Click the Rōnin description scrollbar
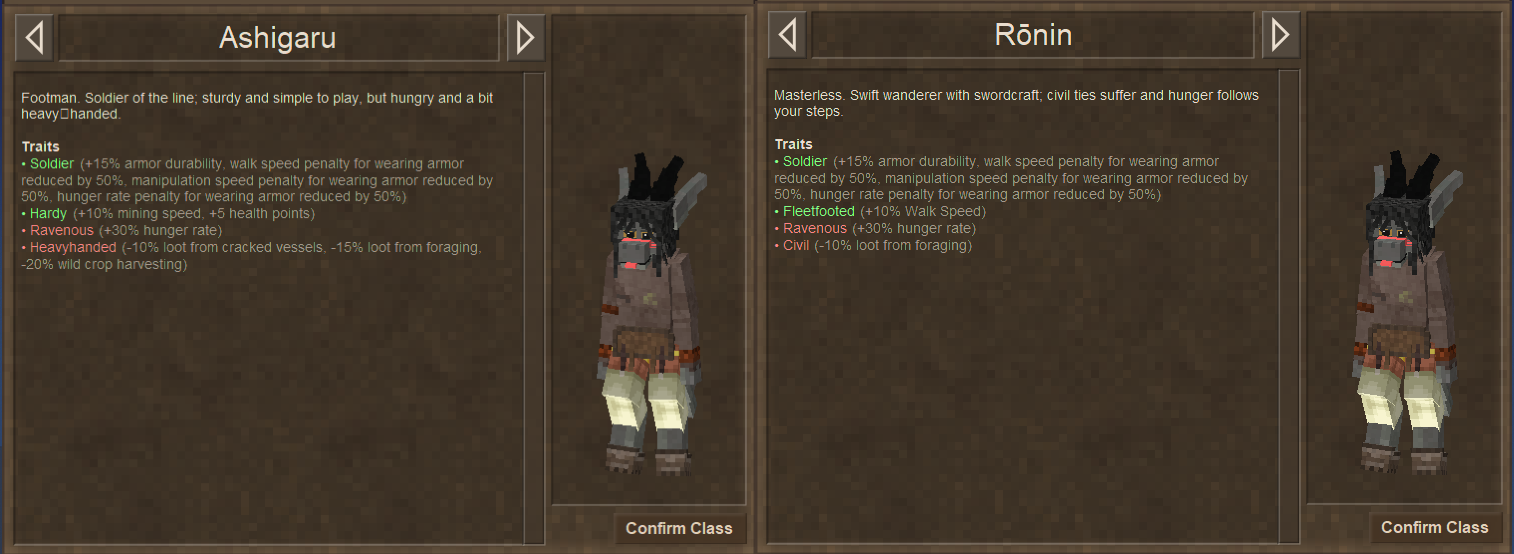 (x=1288, y=300)
